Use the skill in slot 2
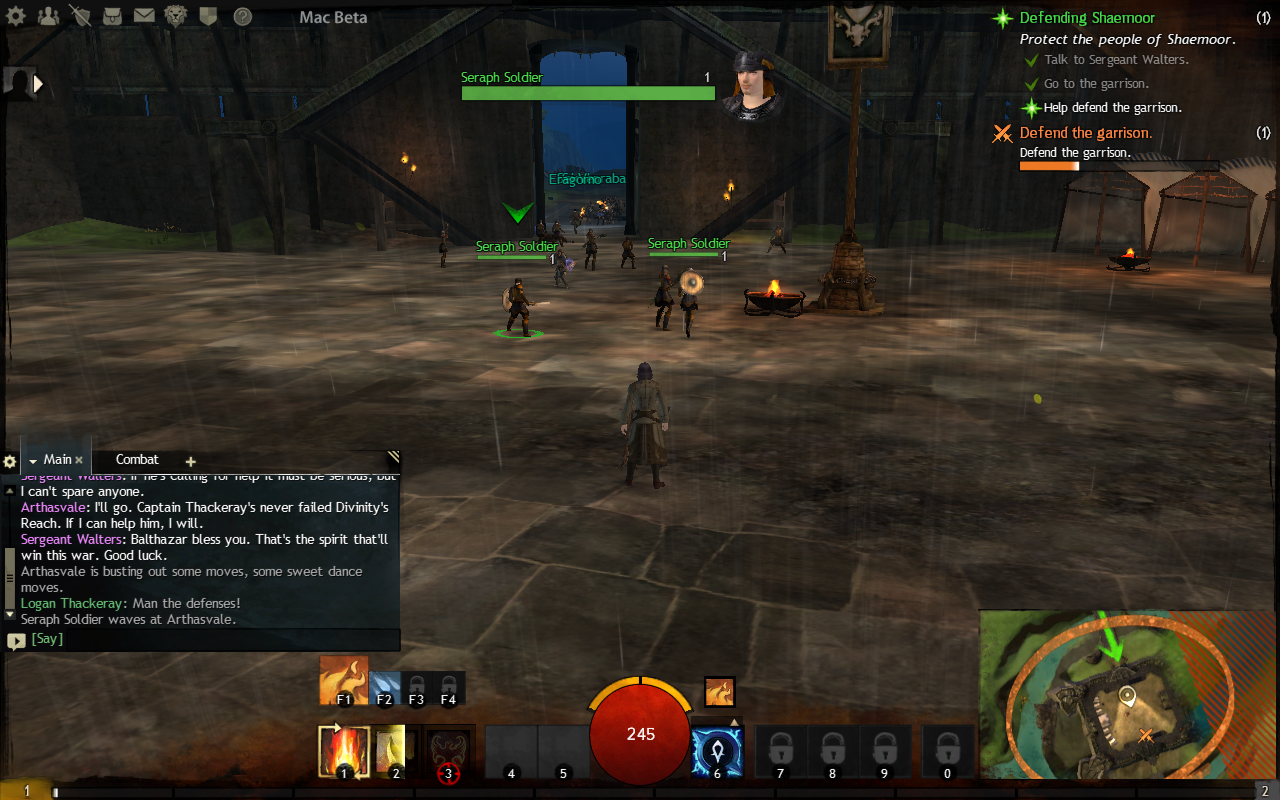The image size is (1280, 800). tap(396, 751)
